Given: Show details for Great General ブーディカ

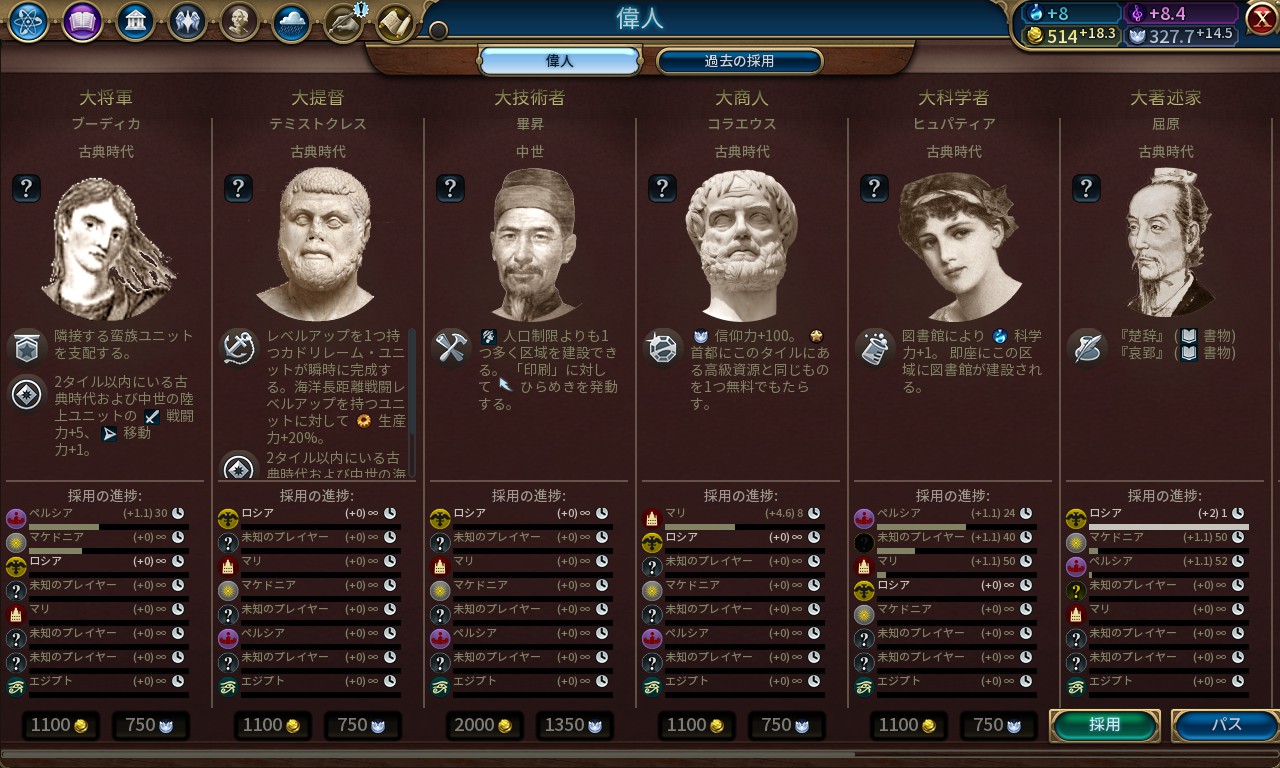Looking at the screenshot, I should [26, 187].
